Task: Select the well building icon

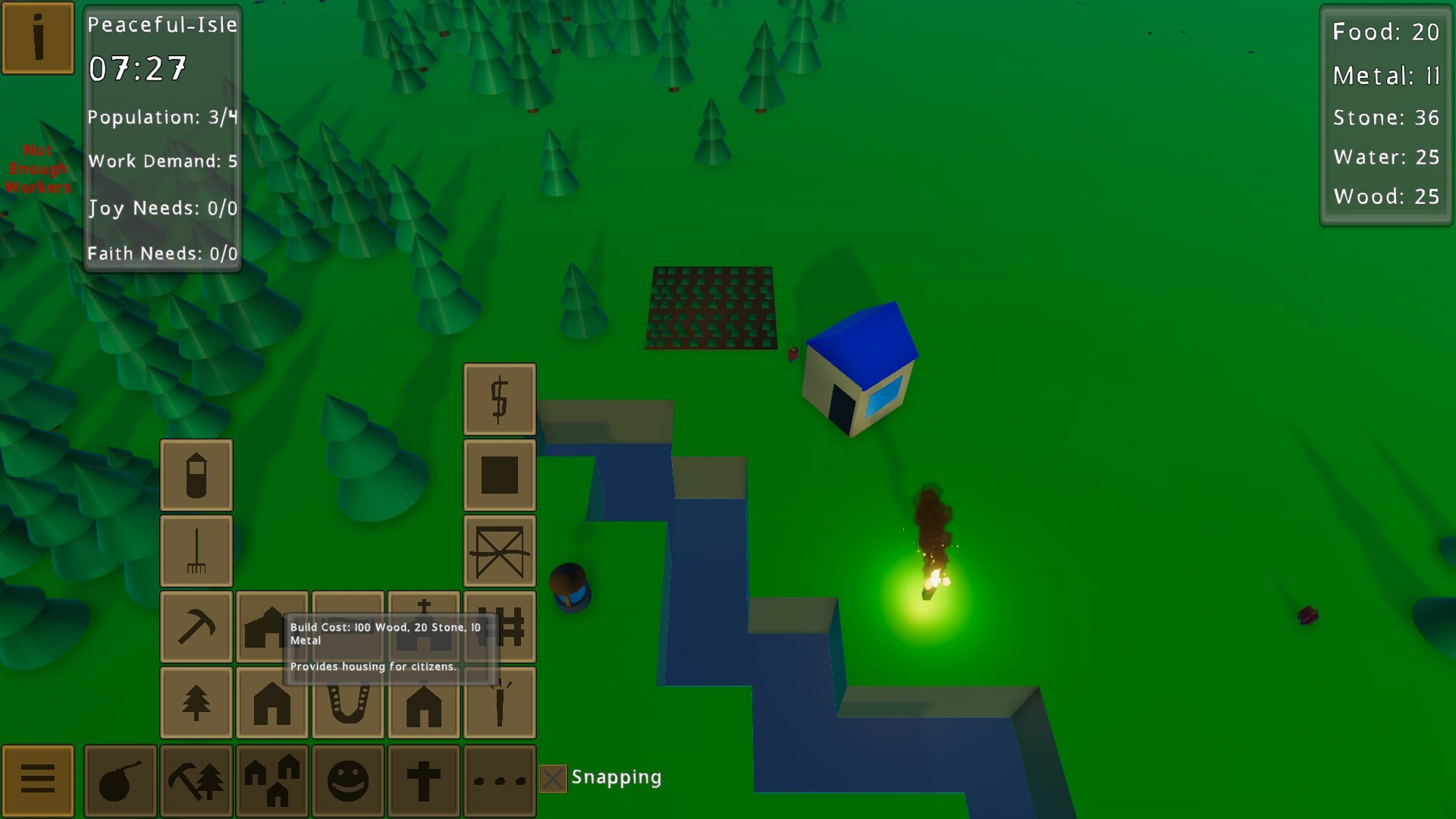Action: click(x=196, y=474)
